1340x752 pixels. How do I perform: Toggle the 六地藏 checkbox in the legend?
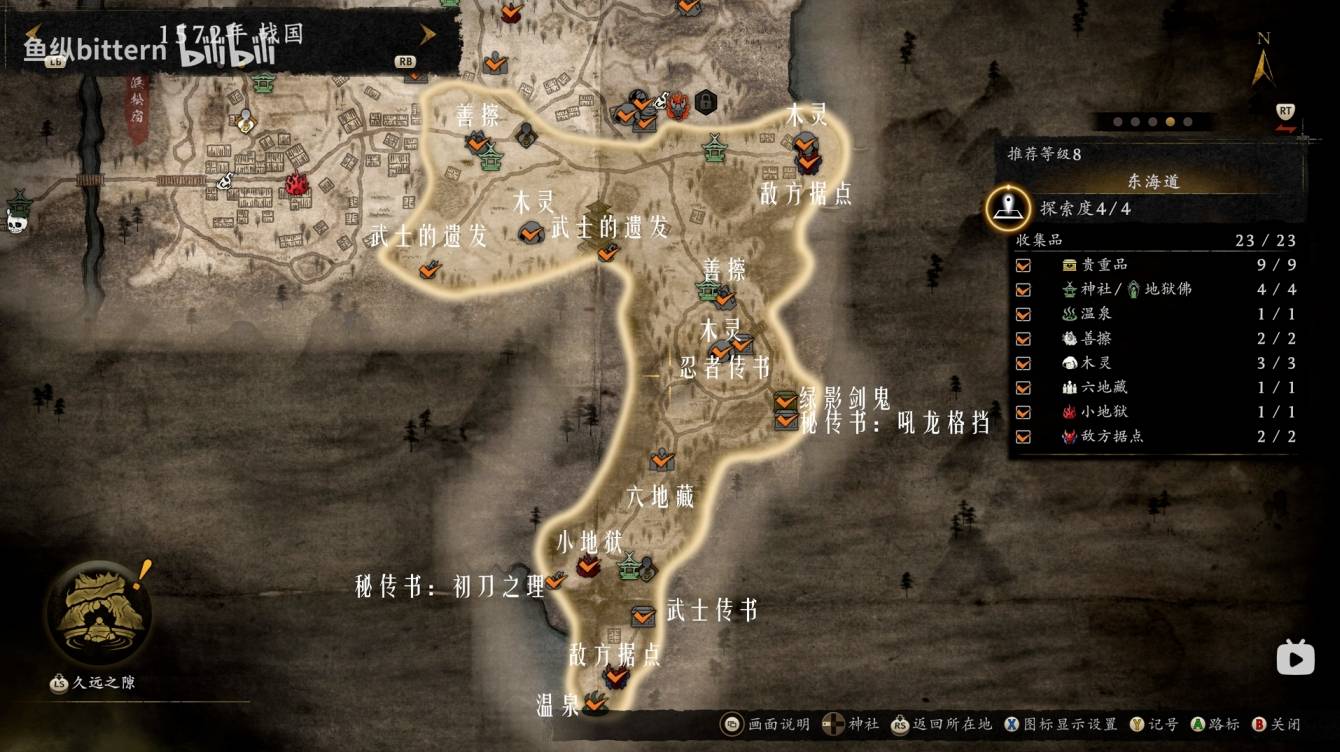coord(1023,387)
